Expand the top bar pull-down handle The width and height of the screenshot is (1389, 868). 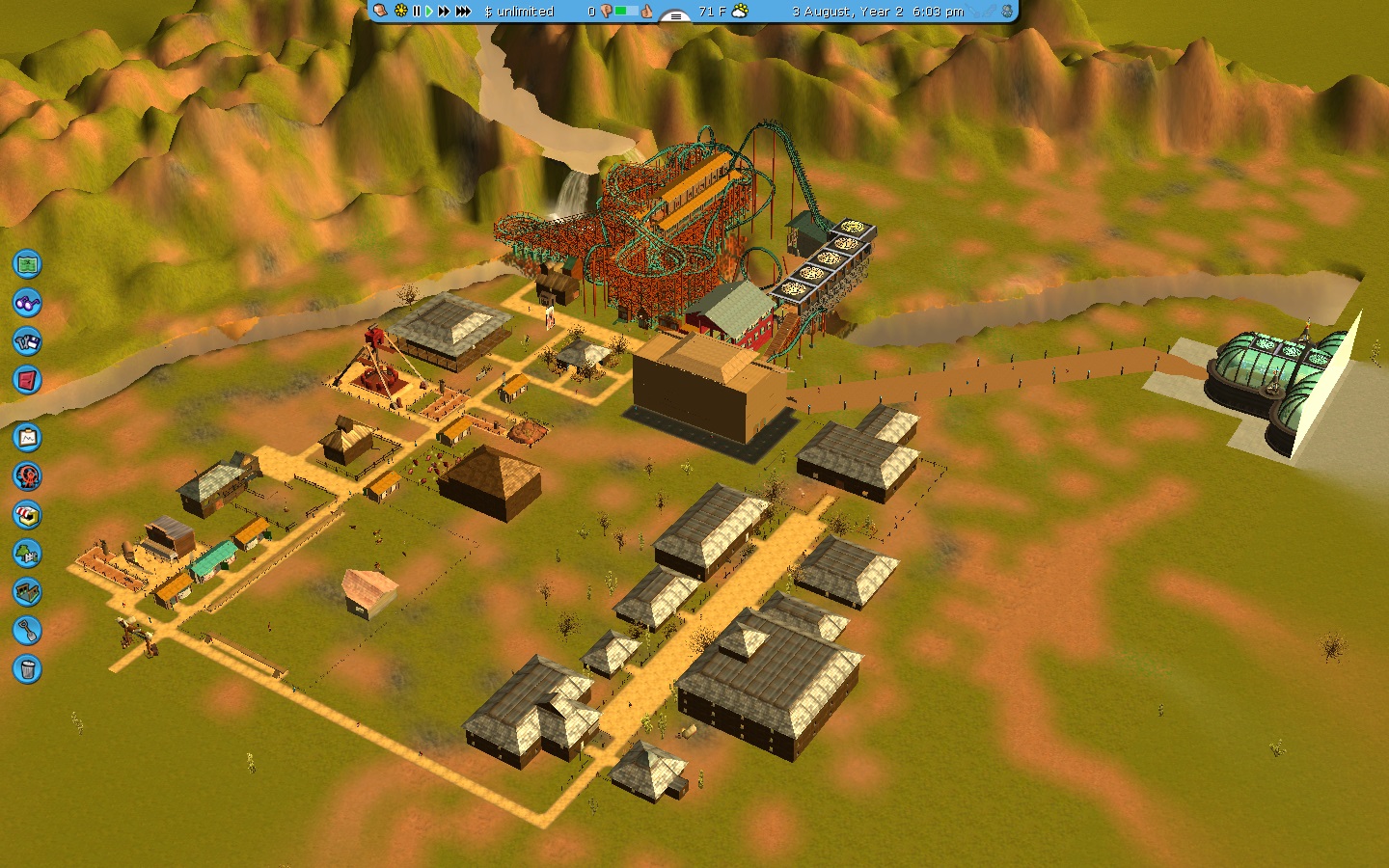click(675, 15)
